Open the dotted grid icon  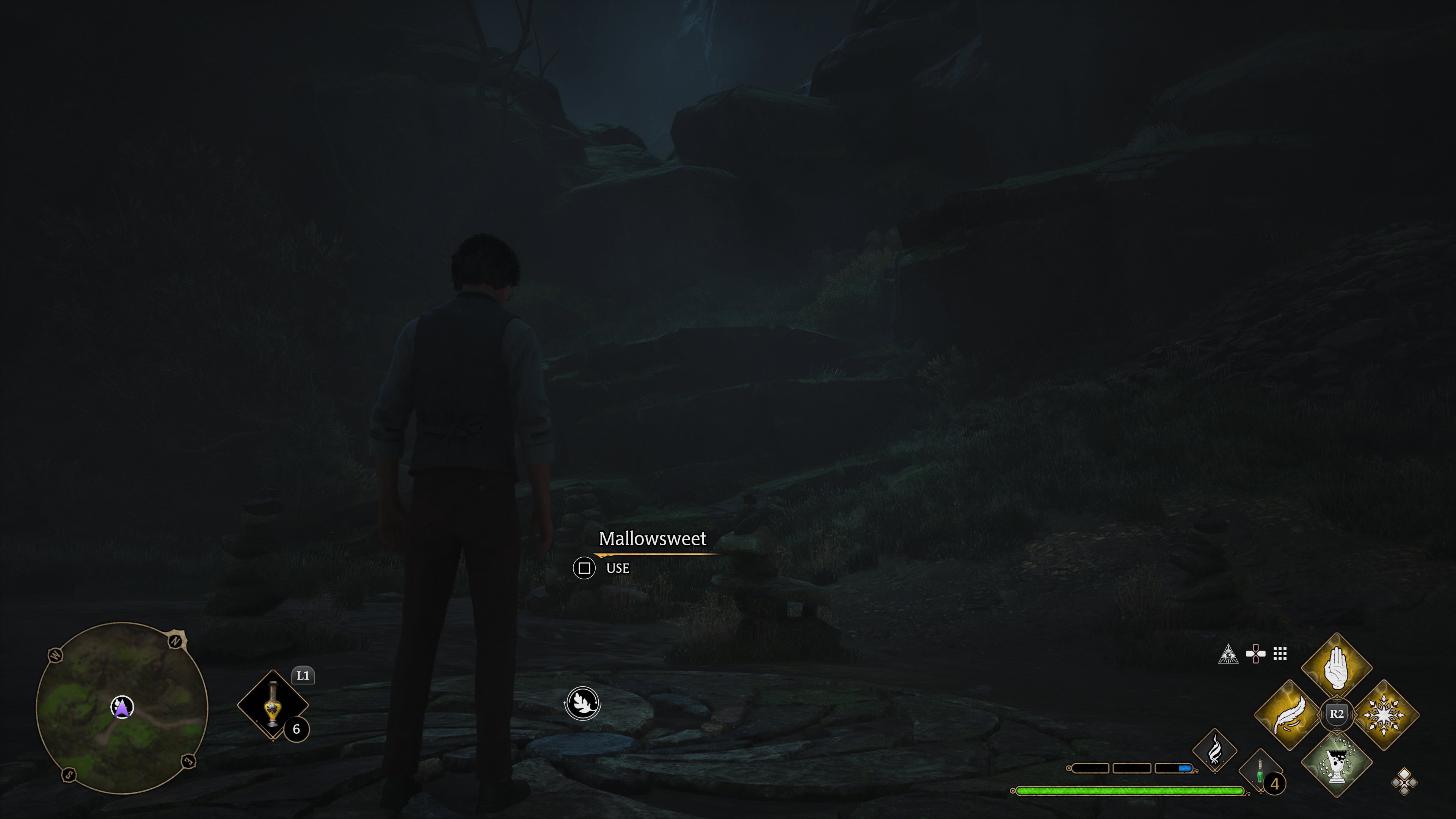coord(1280,654)
